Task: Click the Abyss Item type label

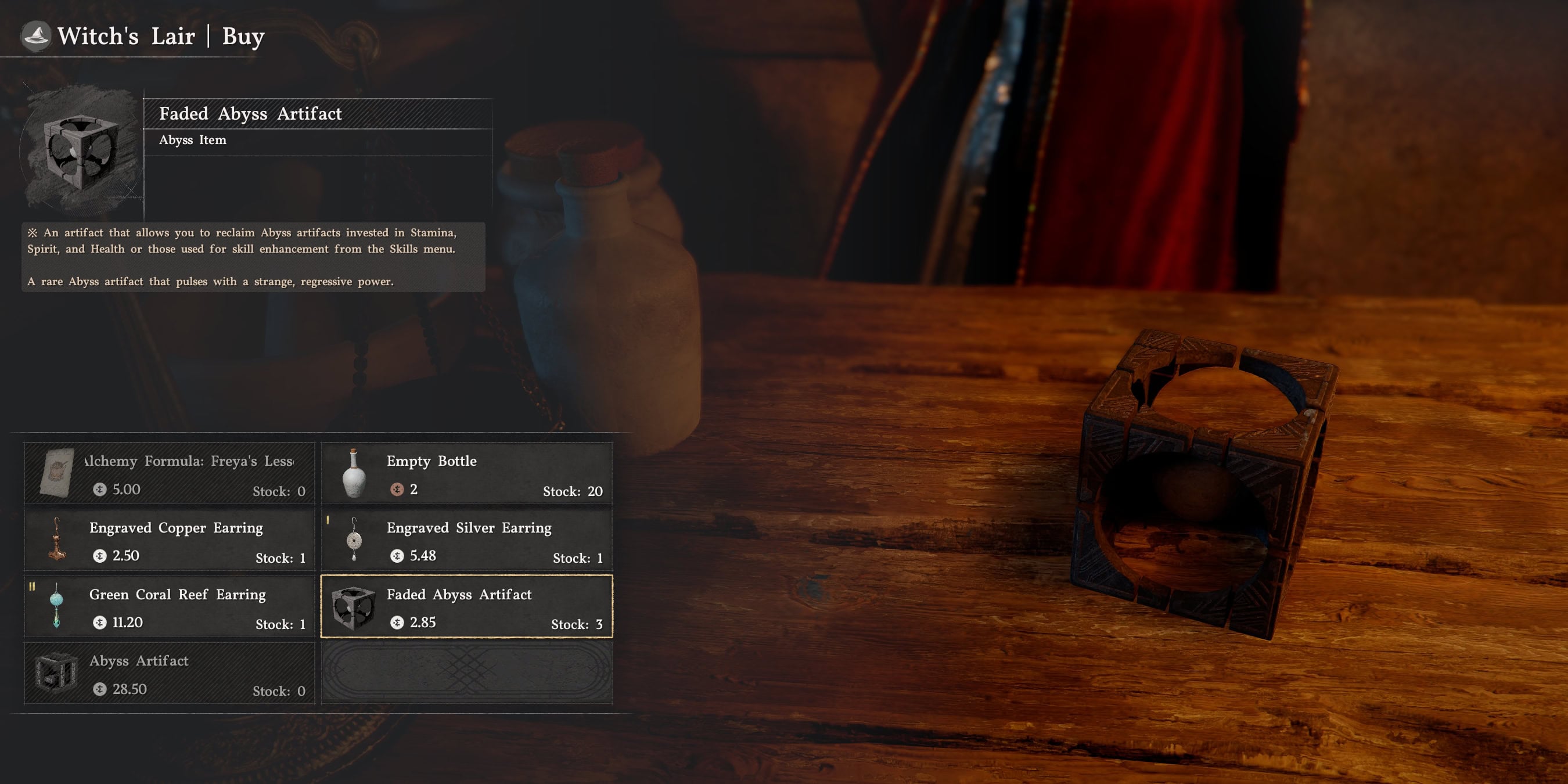Action: coord(192,140)
